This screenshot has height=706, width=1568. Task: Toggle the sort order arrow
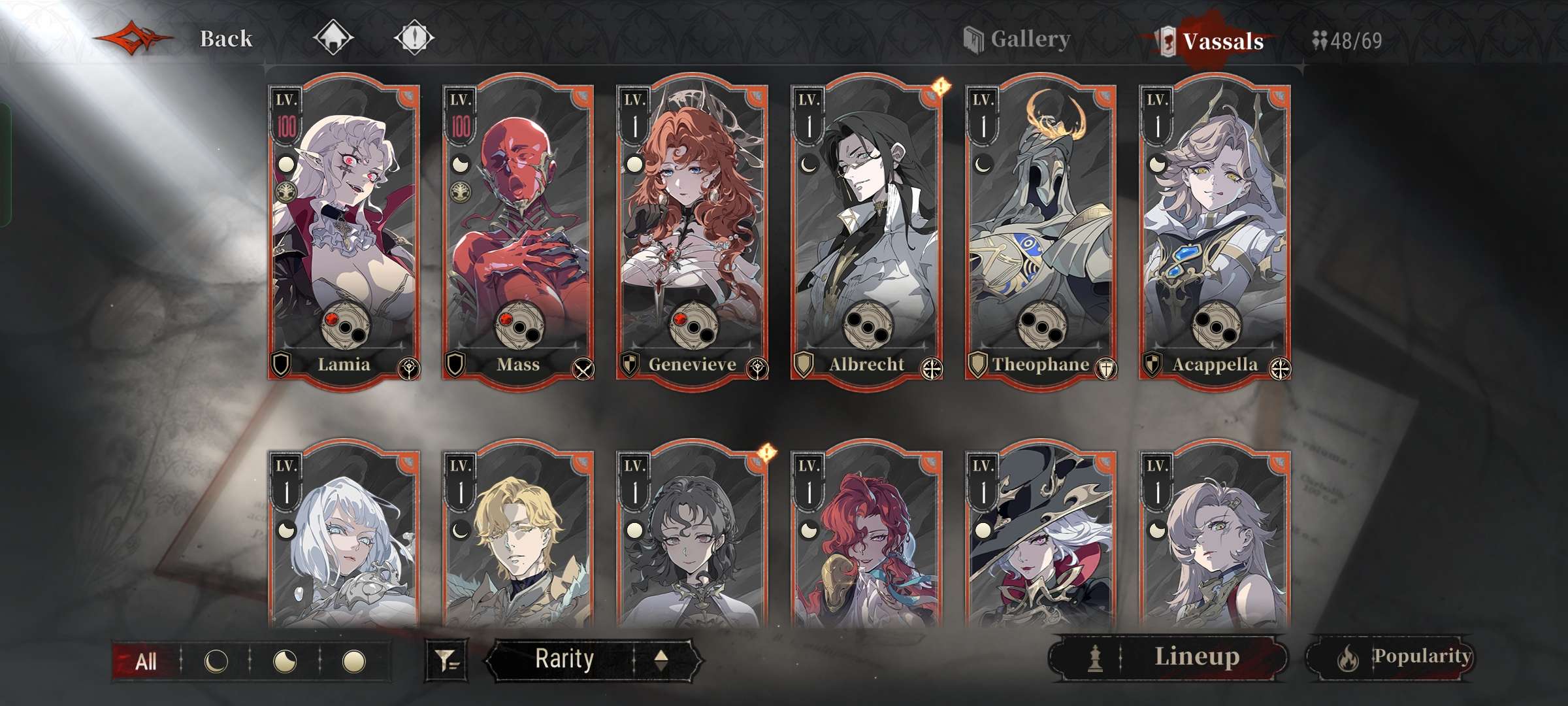pos(661,659)
